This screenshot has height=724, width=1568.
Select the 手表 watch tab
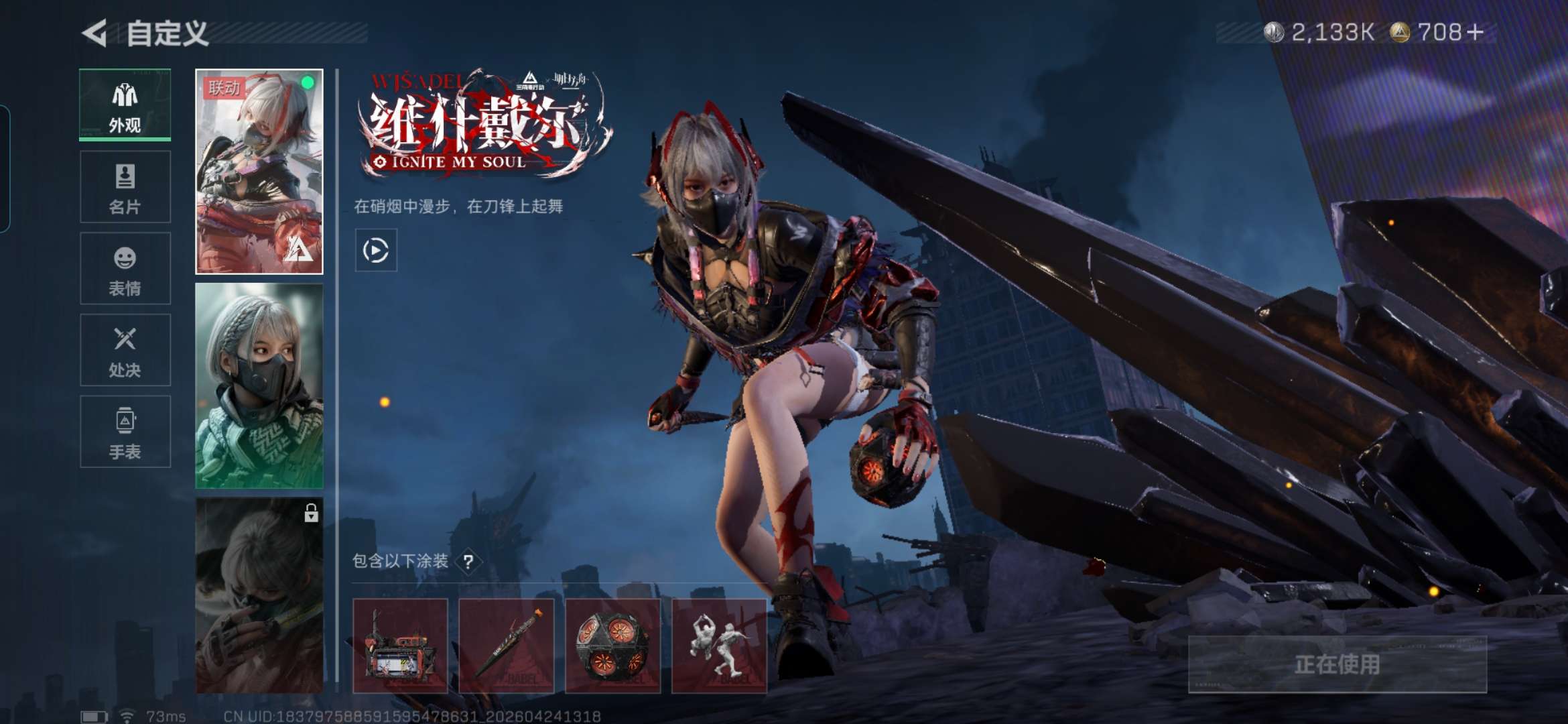[x=125, y=432]
